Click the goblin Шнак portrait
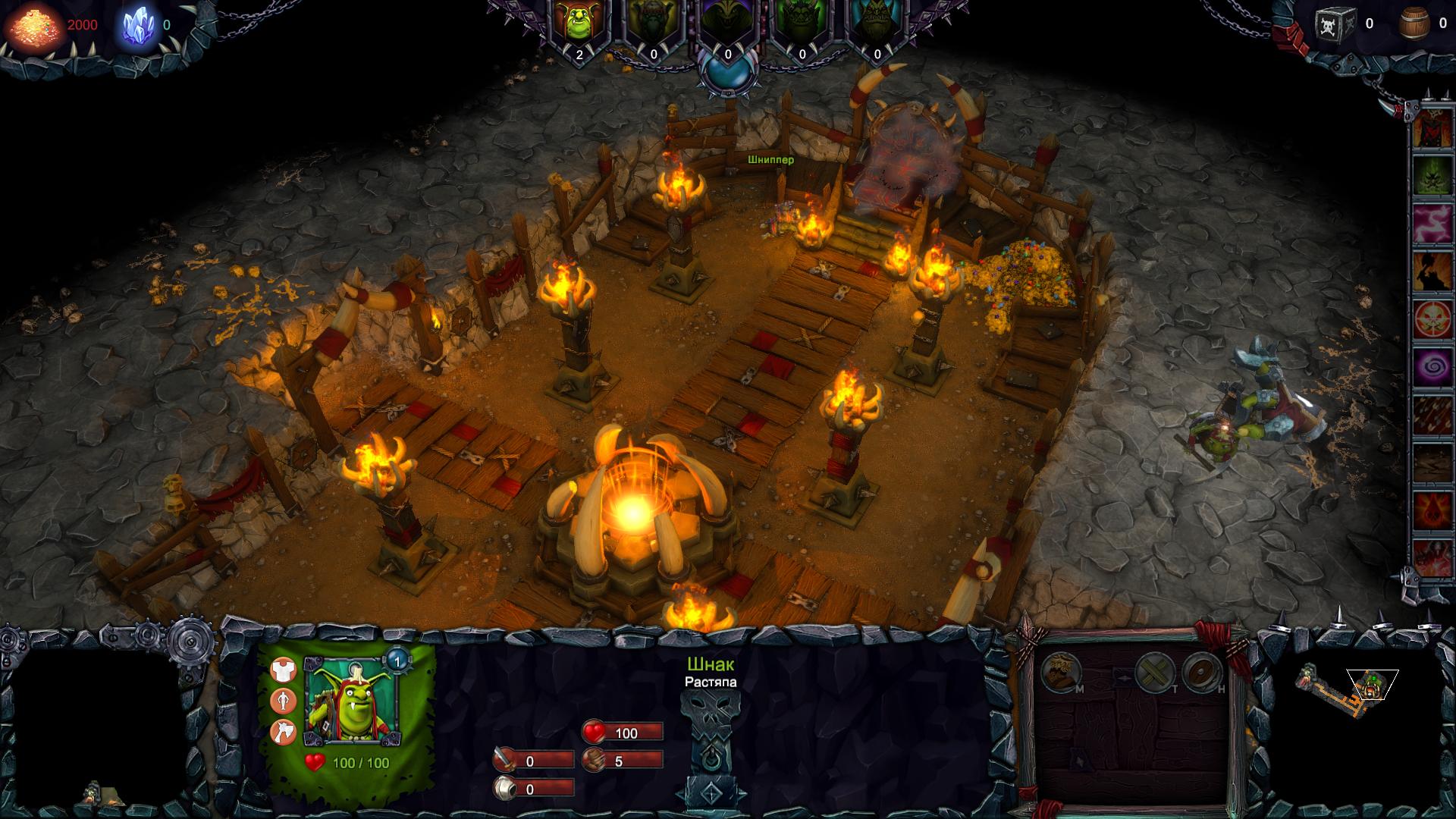 pyautogui.click(x=352, y=701)
